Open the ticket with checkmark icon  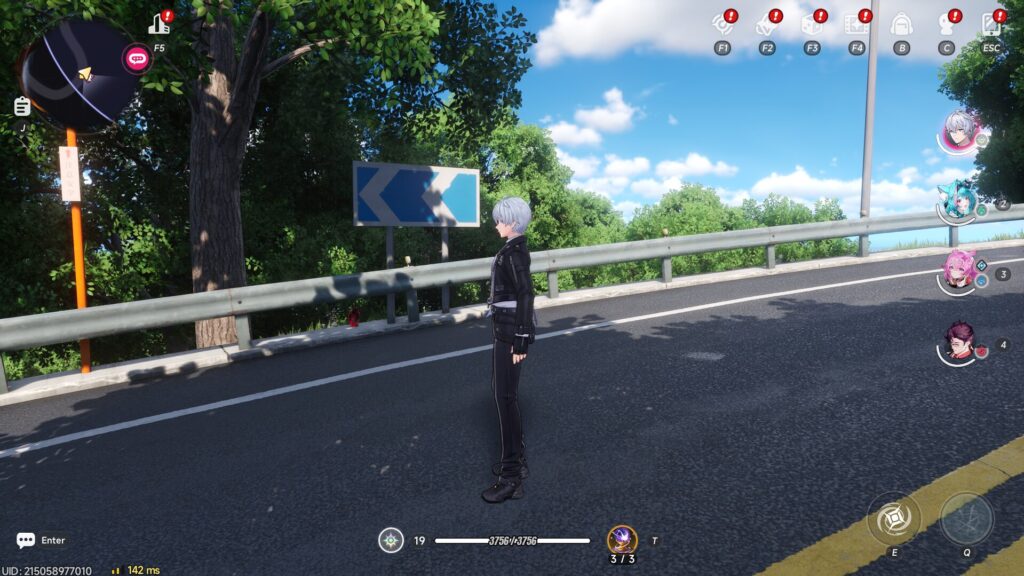pyautogui.click(x=767, y=24)
